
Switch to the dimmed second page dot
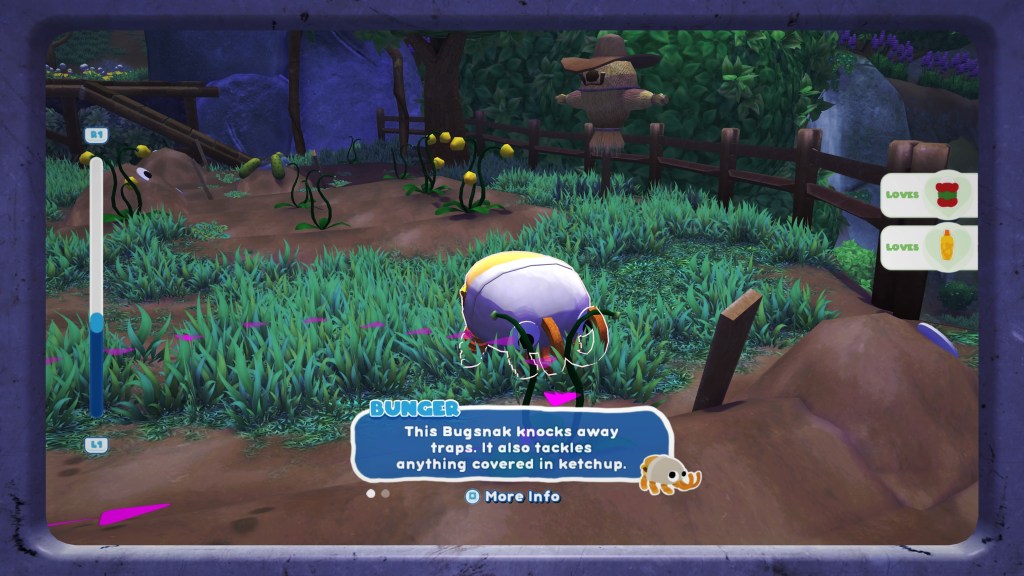tap(385, 493)
